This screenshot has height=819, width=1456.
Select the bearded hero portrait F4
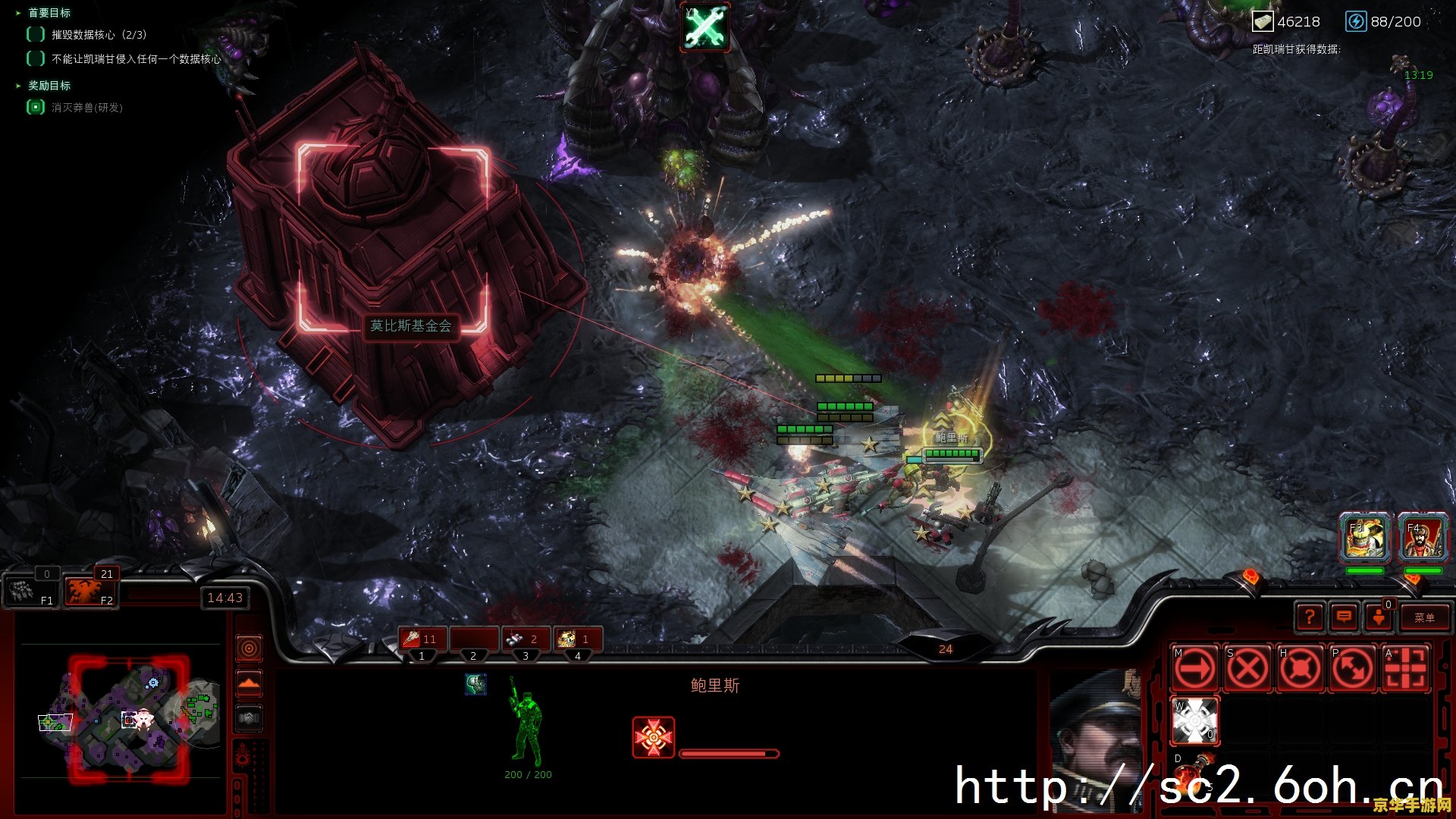[x=1423, y=537]
